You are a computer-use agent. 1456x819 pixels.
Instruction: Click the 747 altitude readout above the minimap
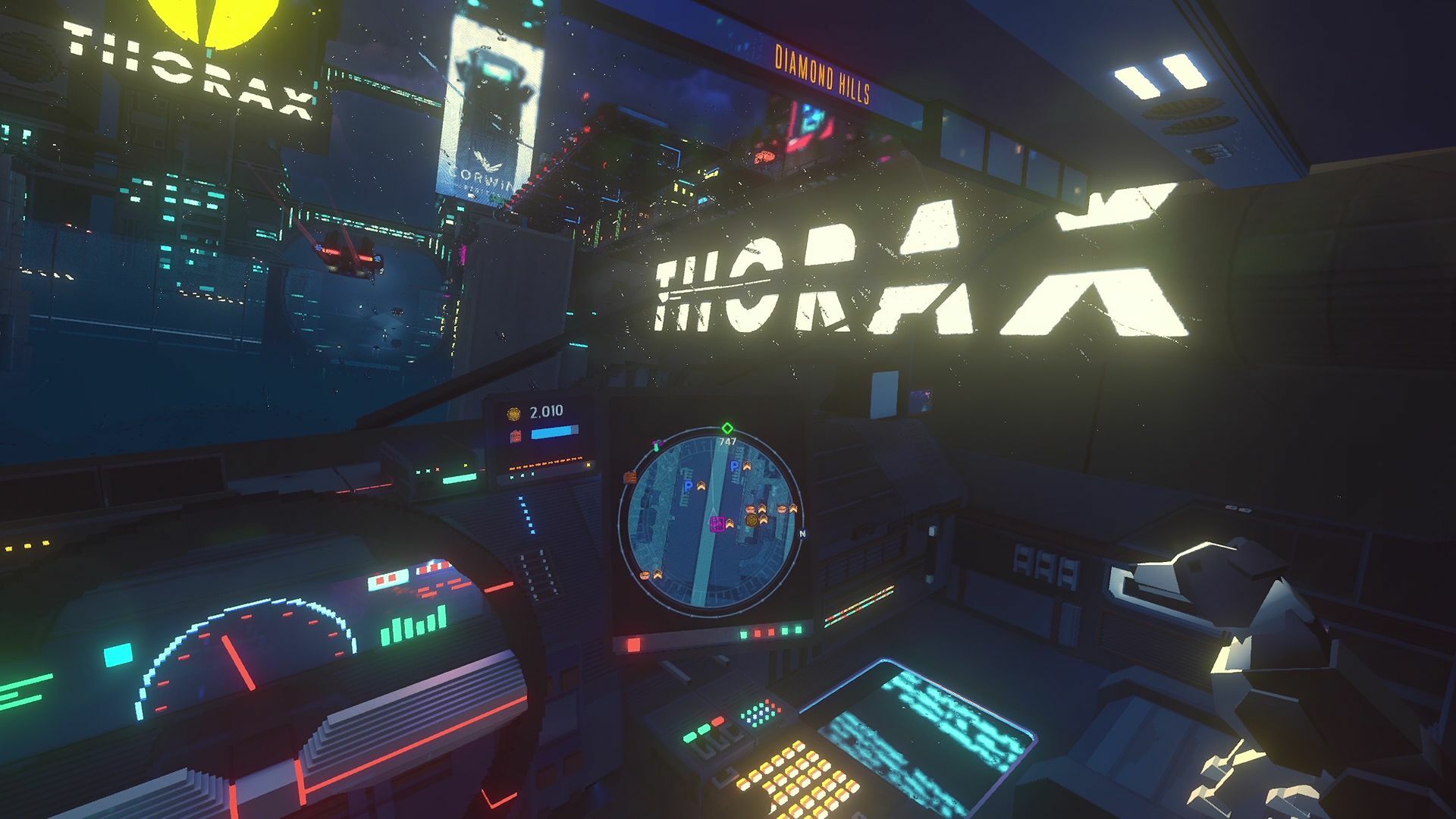coord(727,441)
